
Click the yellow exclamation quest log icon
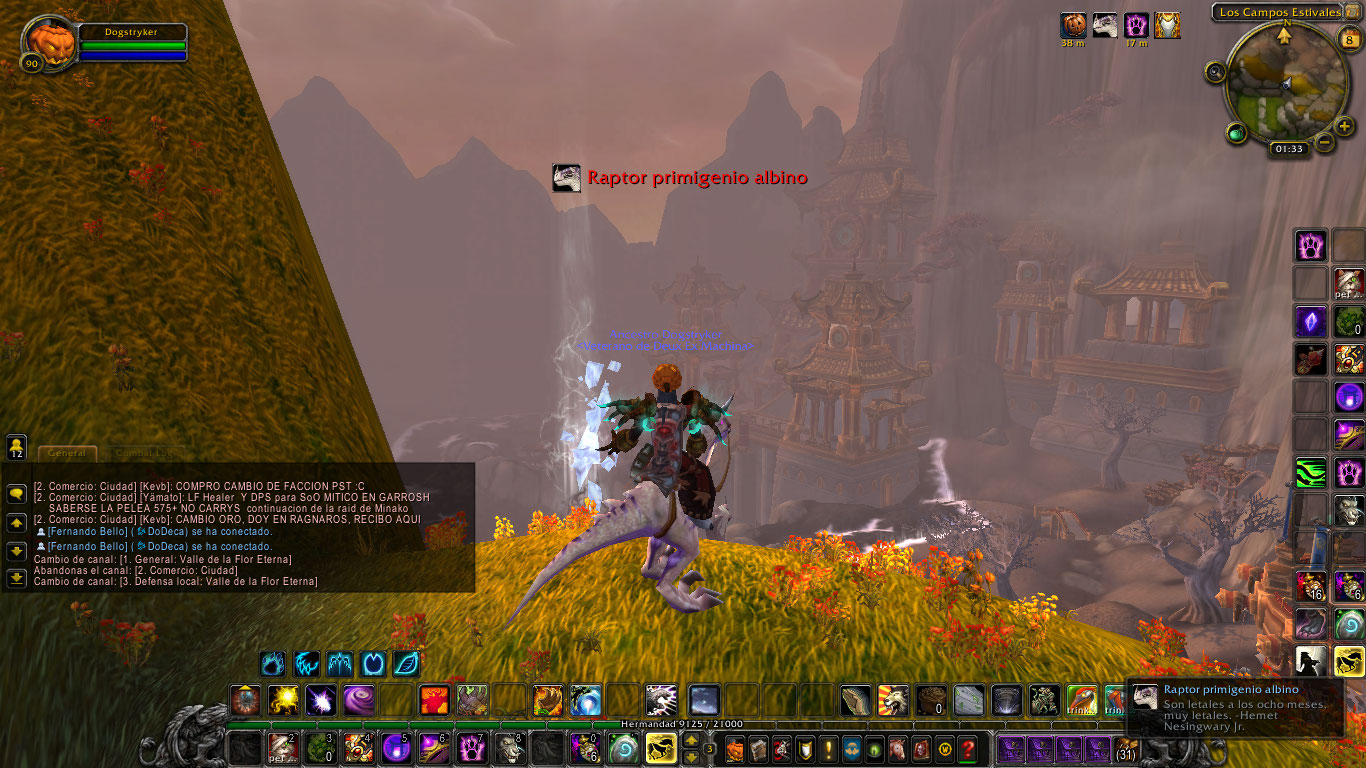[827, 749]
